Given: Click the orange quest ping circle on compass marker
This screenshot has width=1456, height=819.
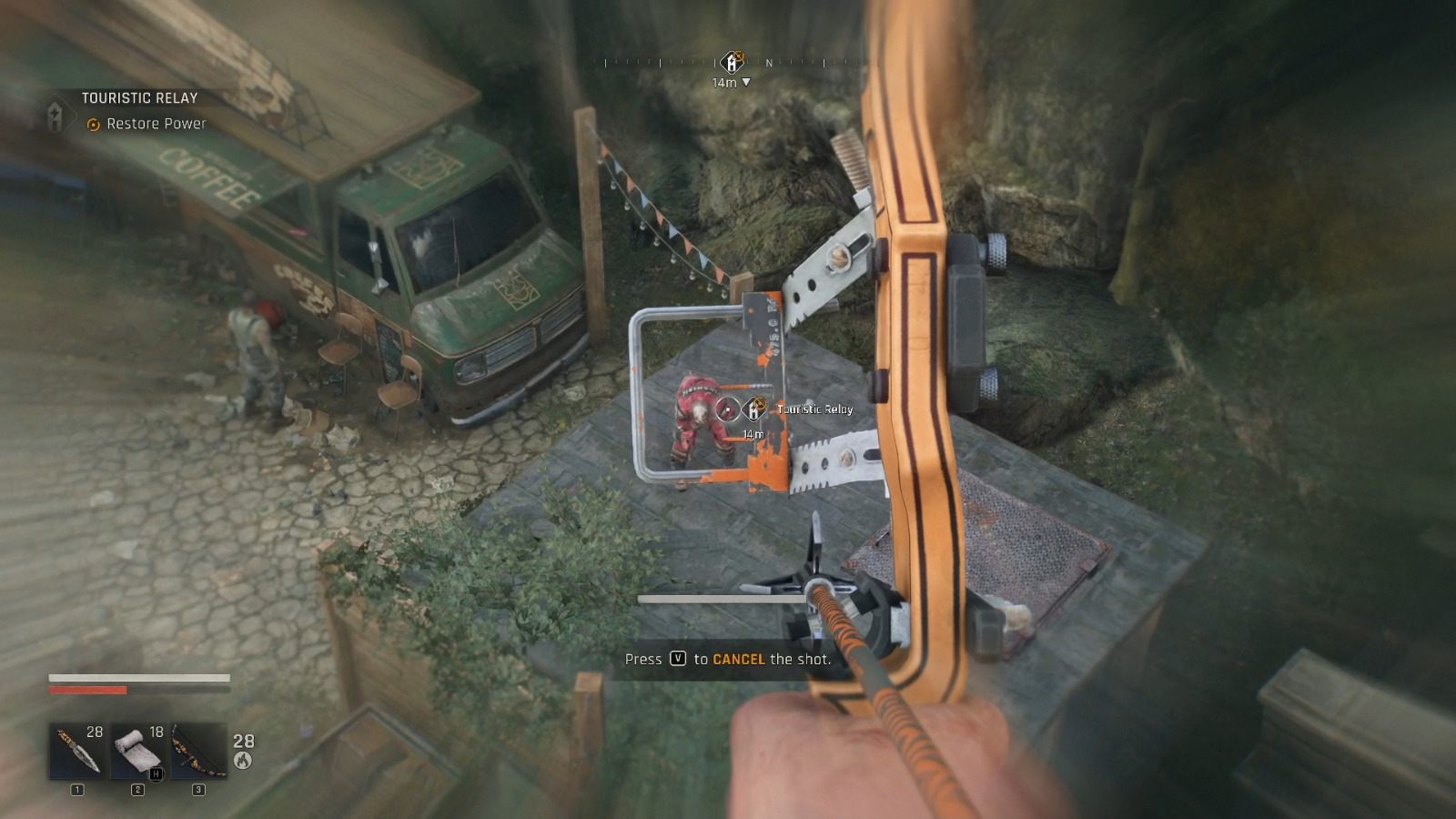Looking at the screenshot, I should (739, 56).
